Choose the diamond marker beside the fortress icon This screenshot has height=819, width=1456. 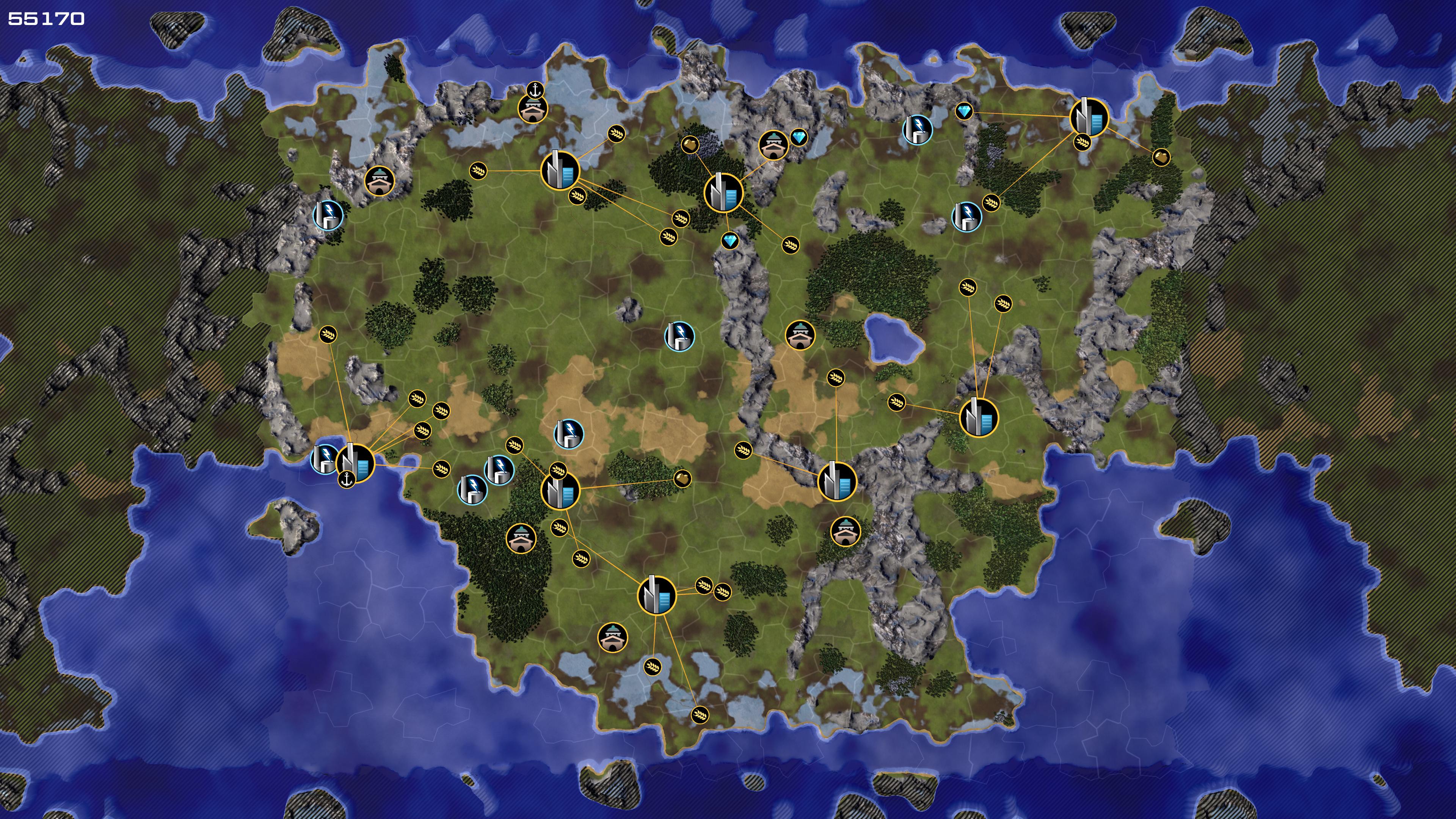(798, 137)
